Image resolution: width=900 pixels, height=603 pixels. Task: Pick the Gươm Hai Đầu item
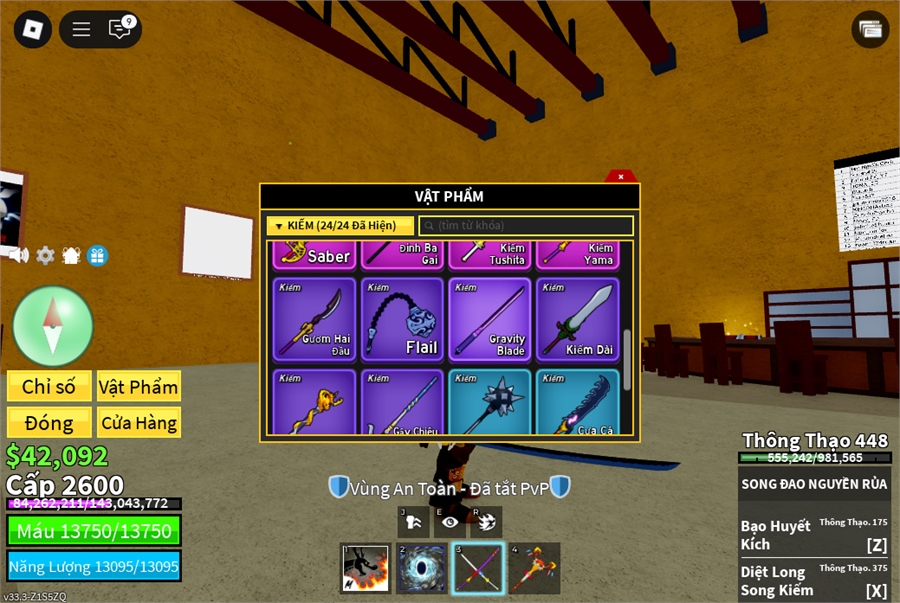click(316, 319)
